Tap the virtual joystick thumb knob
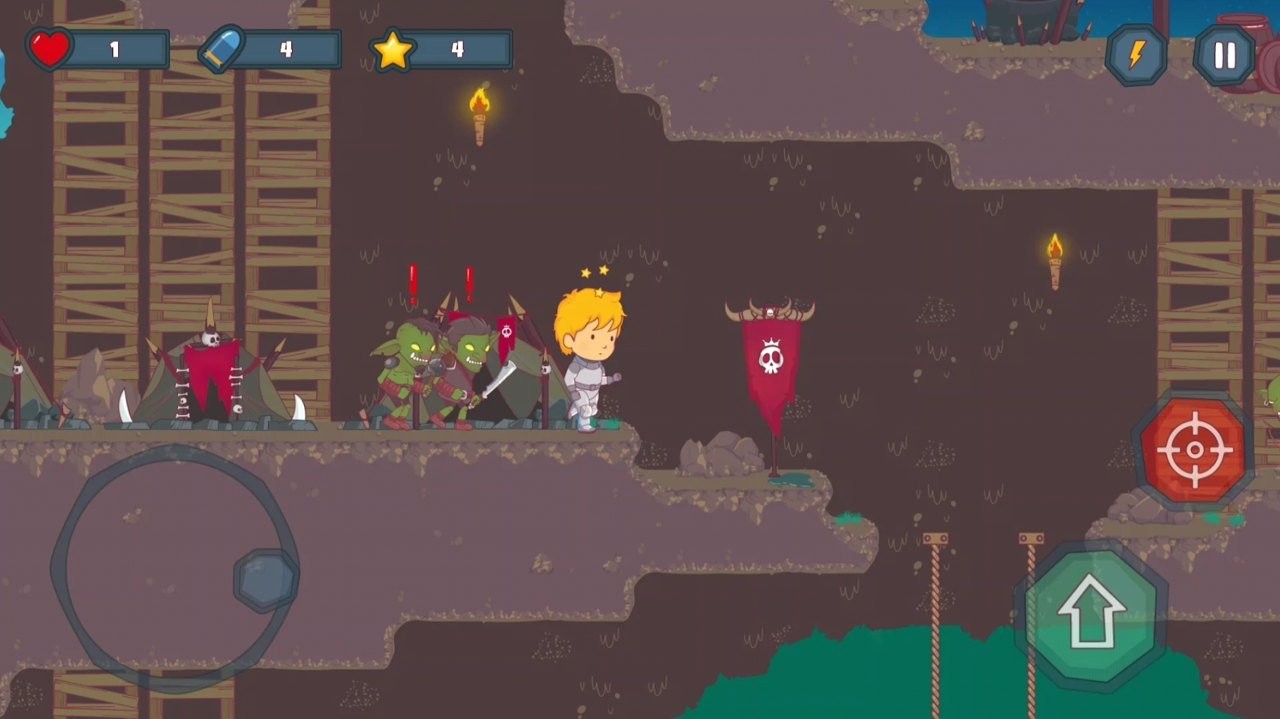The height and width of the screenshot is (719, 1280). [x=265, y=580]
